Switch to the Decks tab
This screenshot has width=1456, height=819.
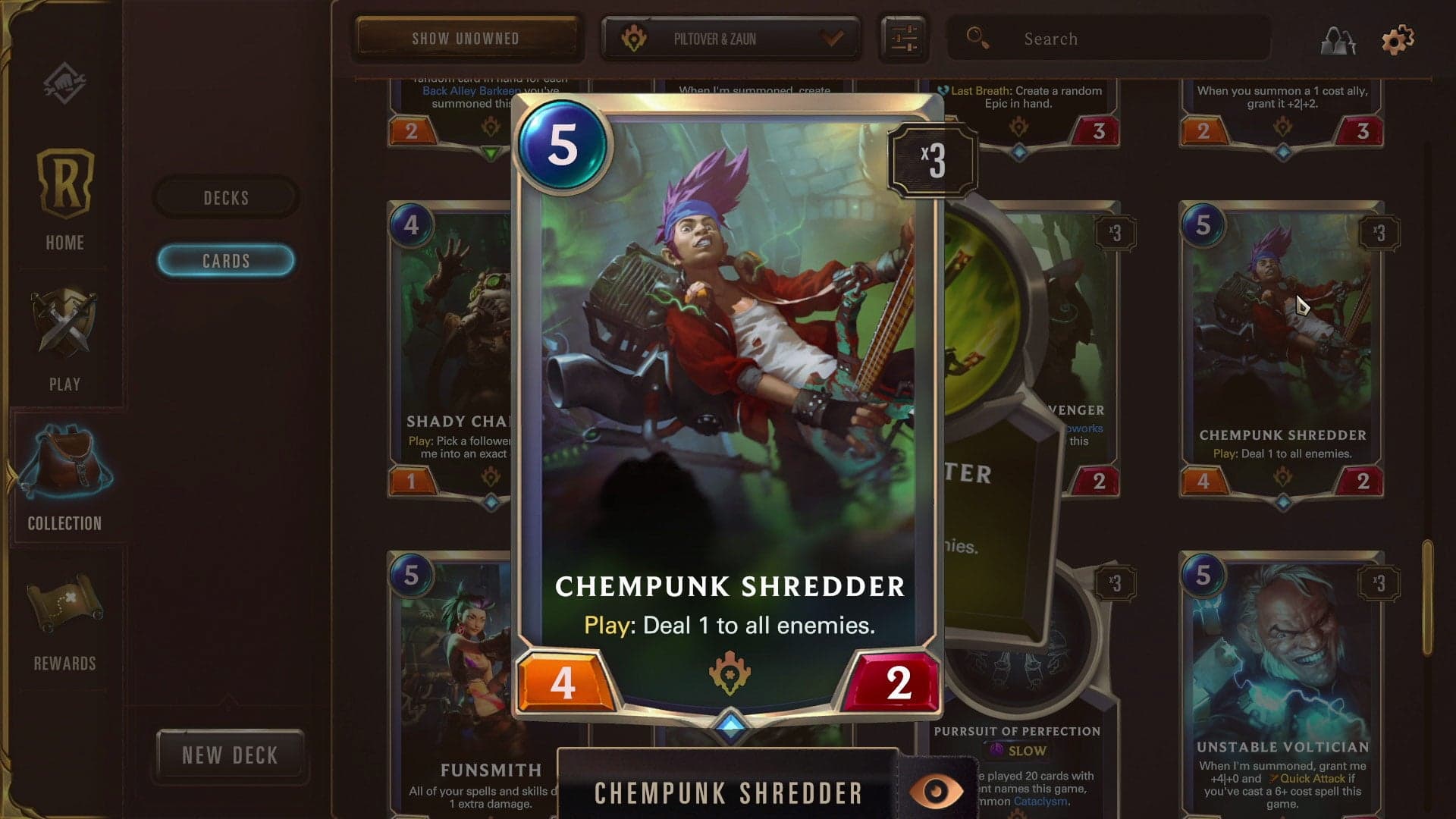tap(224, 197)
